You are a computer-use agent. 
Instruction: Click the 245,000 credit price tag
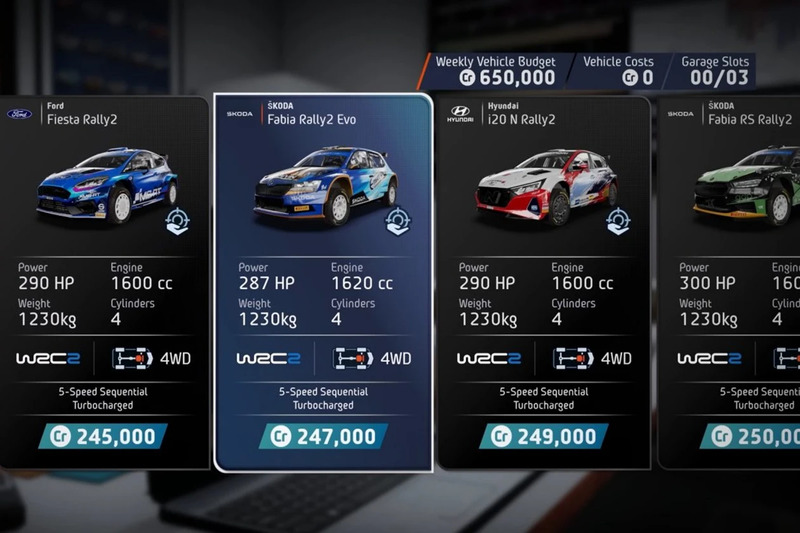[103, 436]
